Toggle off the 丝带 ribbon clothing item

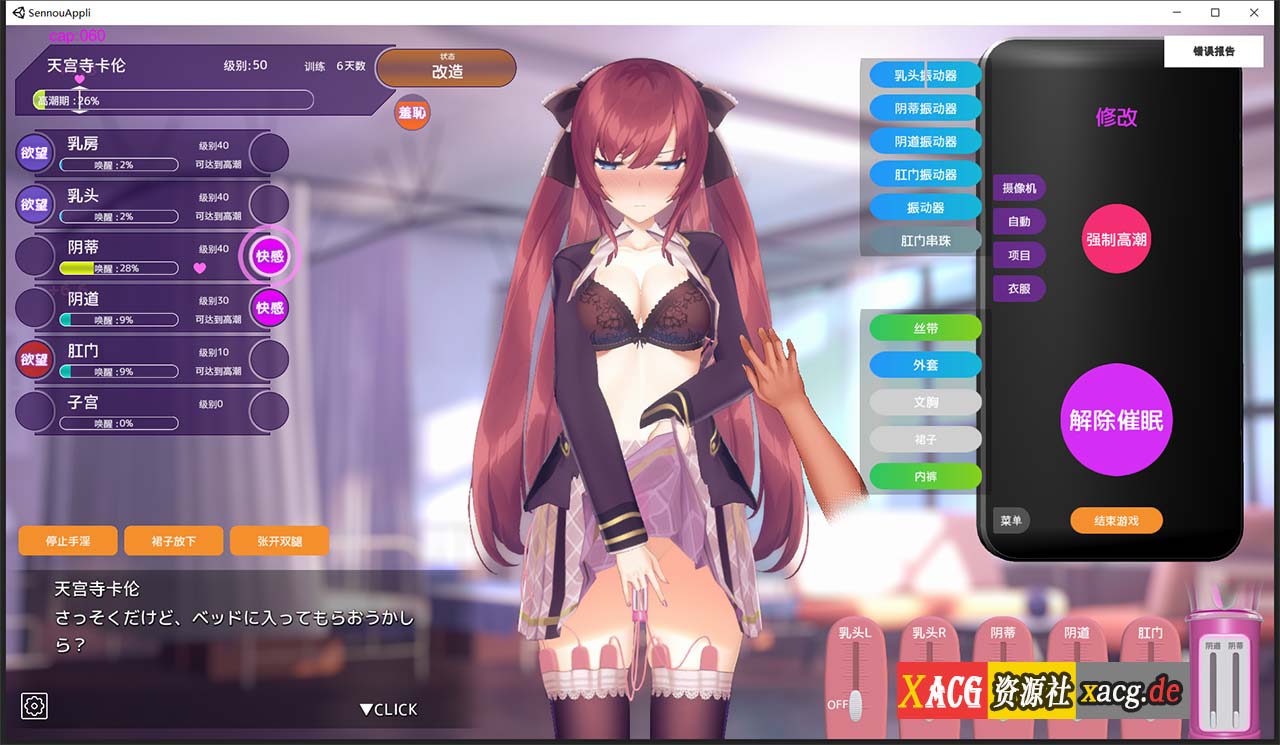[x=924, y=327]
